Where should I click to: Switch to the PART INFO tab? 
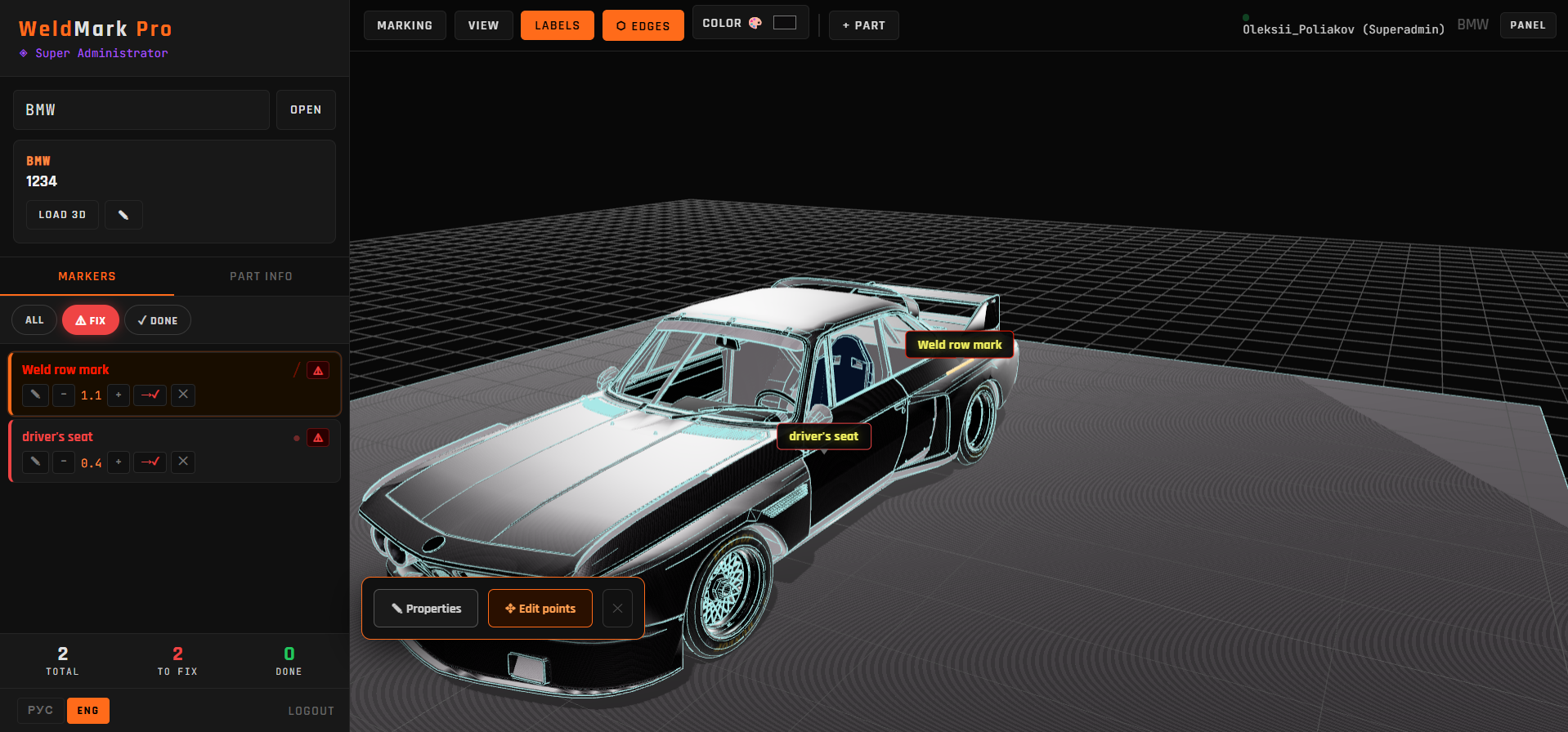point(261,276)
